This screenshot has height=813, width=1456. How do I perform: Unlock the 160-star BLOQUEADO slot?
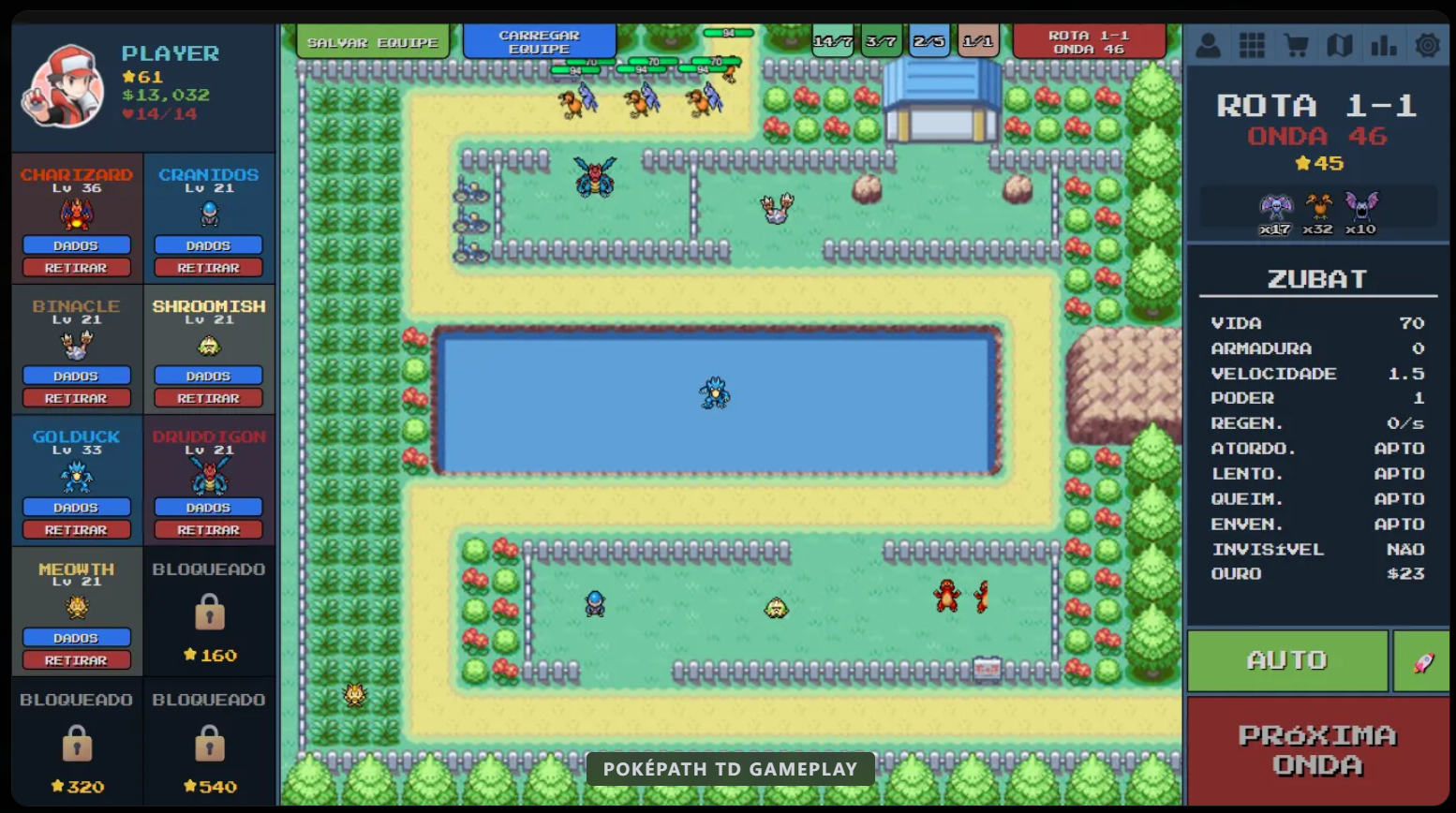coord(208,613)
